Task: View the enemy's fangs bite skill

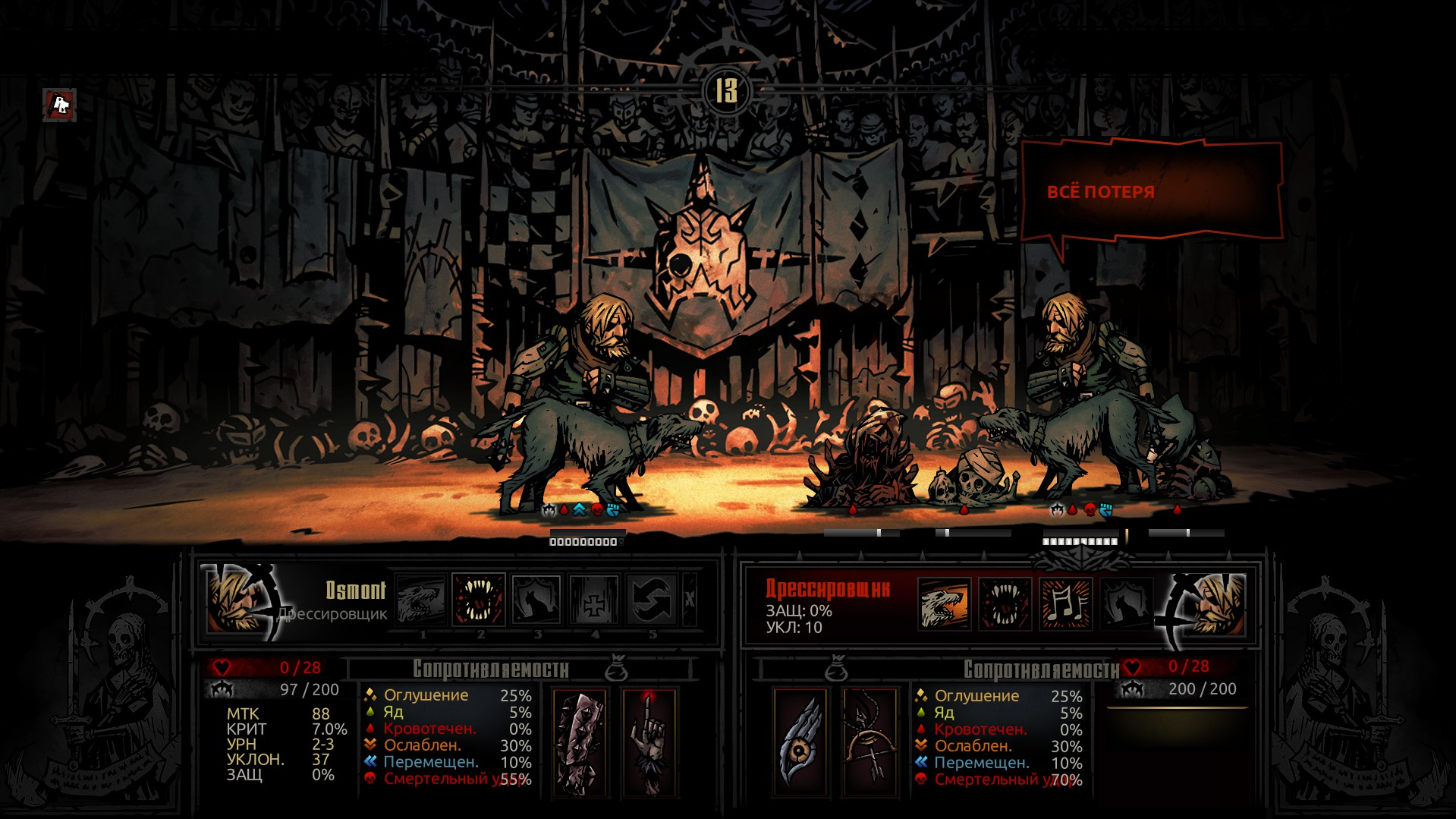Action: (x=1005, y=604)
